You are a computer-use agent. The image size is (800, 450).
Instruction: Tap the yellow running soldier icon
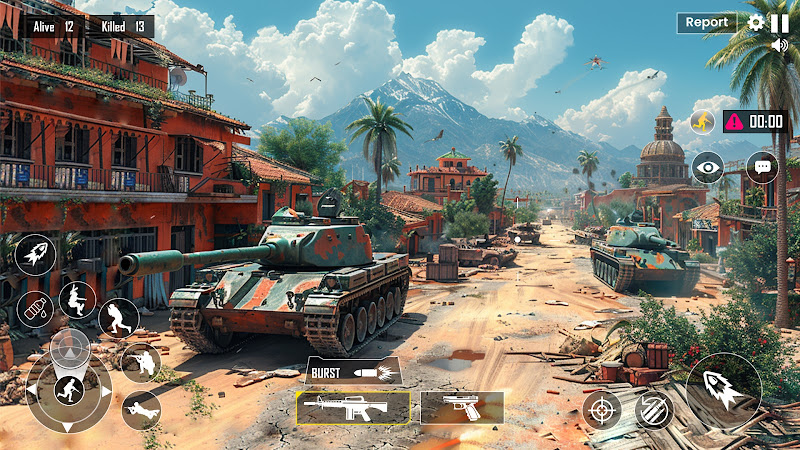702,121
